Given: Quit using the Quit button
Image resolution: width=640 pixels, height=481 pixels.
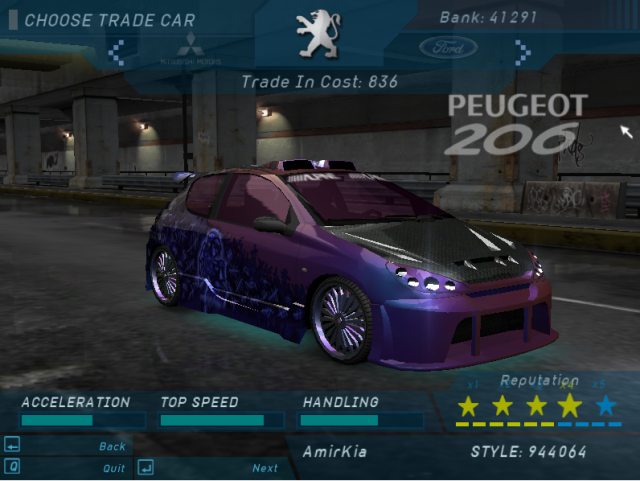Looking at the screenshot, I should coord(113,468).
